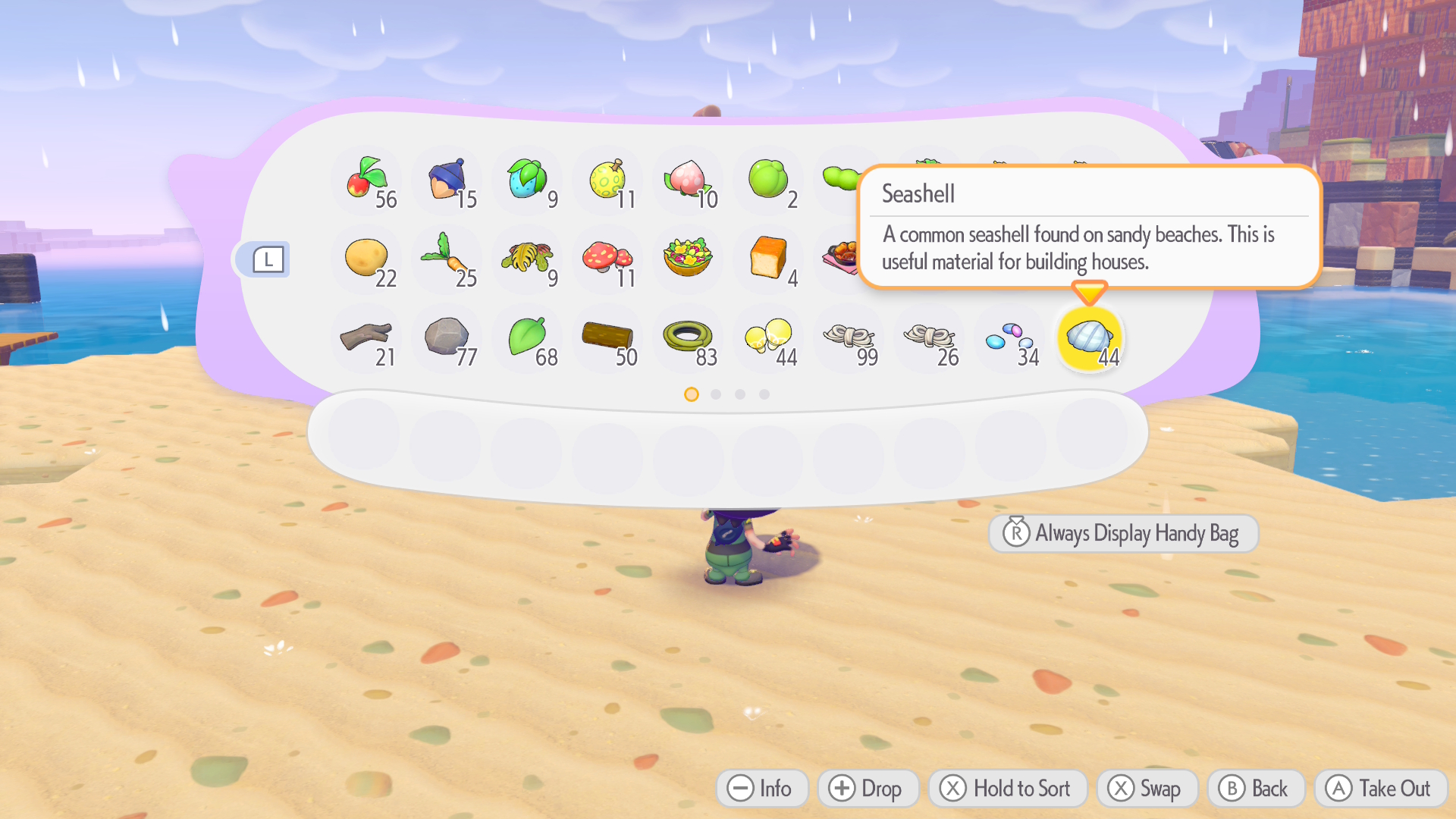The height and width of the screenshot is (819, 1456).
Task: Click the Drop action button
Action: pos(868,788)
